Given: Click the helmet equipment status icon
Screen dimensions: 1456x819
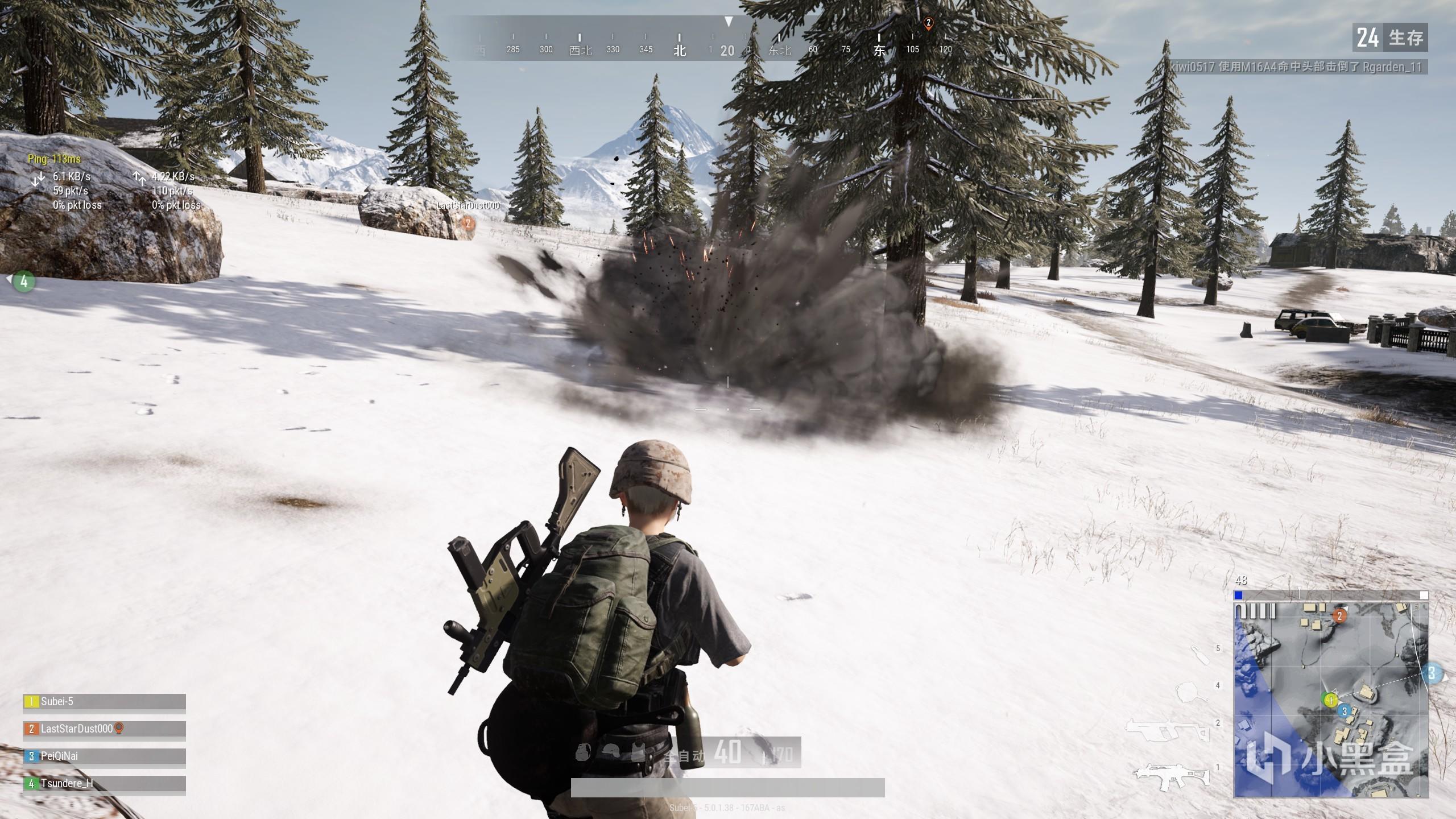Looking at the screenshot, I should pos(610,752).
